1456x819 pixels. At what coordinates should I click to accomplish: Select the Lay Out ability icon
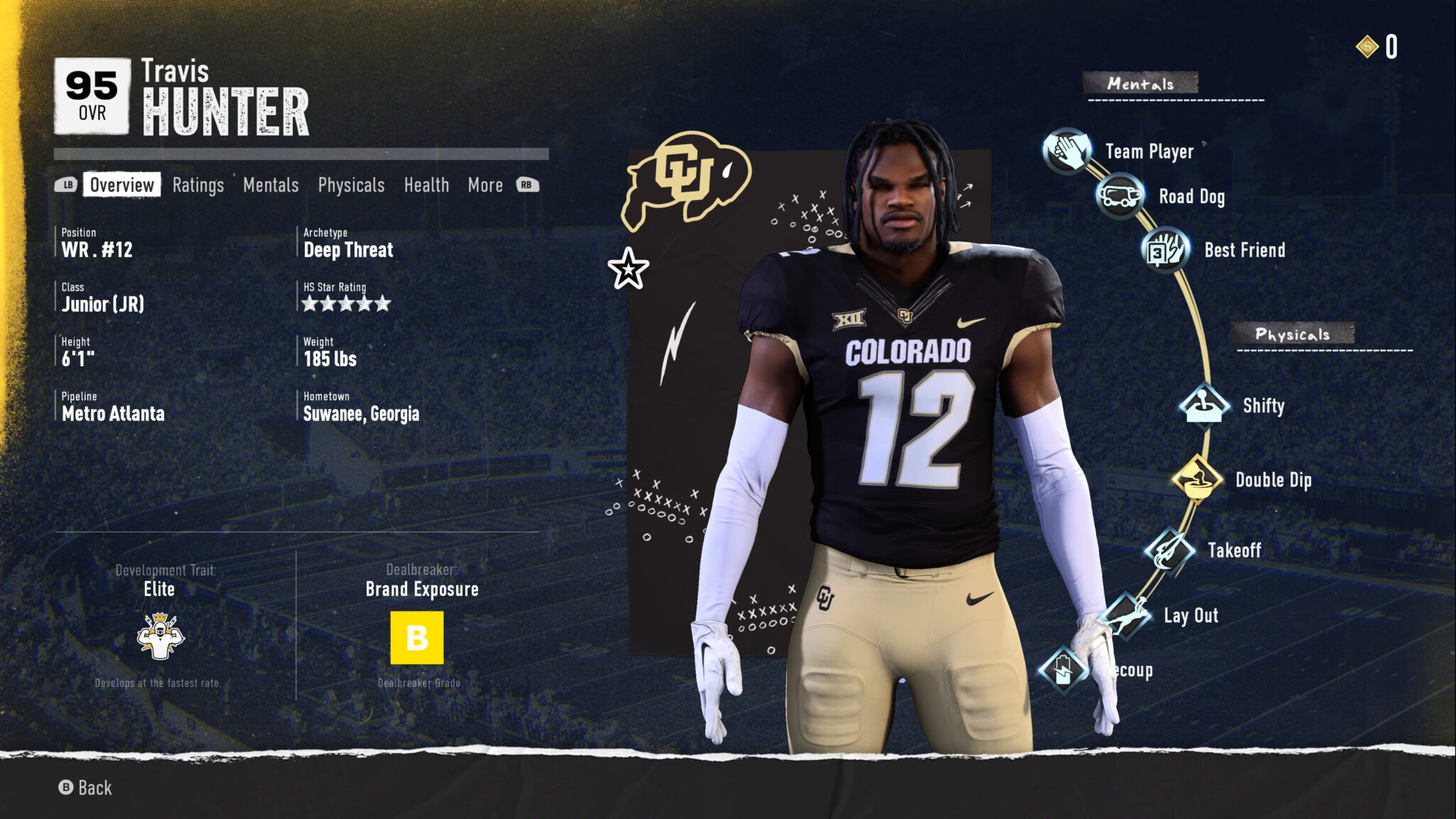1127,615
